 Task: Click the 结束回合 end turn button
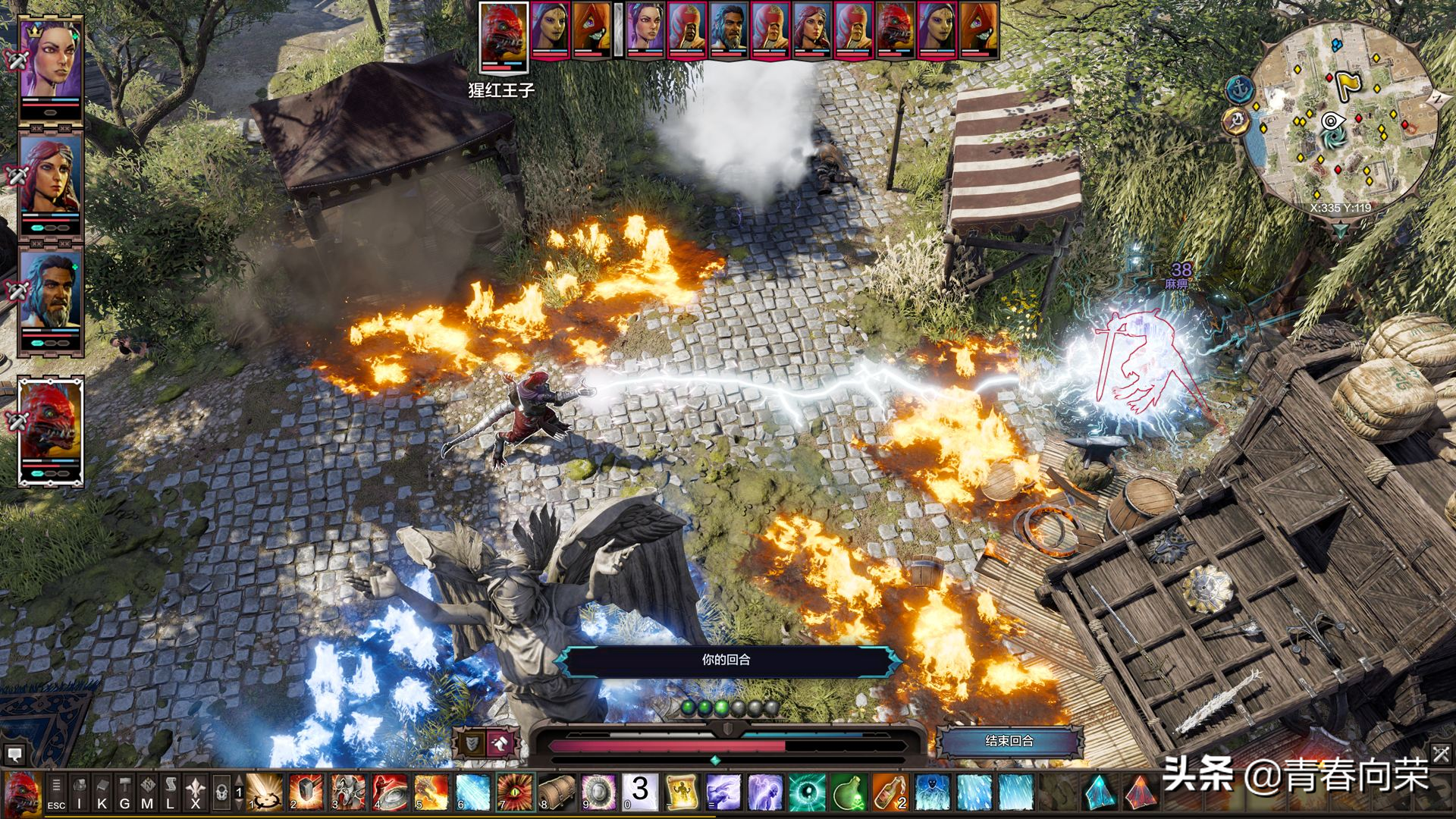tap(1009, 741)
